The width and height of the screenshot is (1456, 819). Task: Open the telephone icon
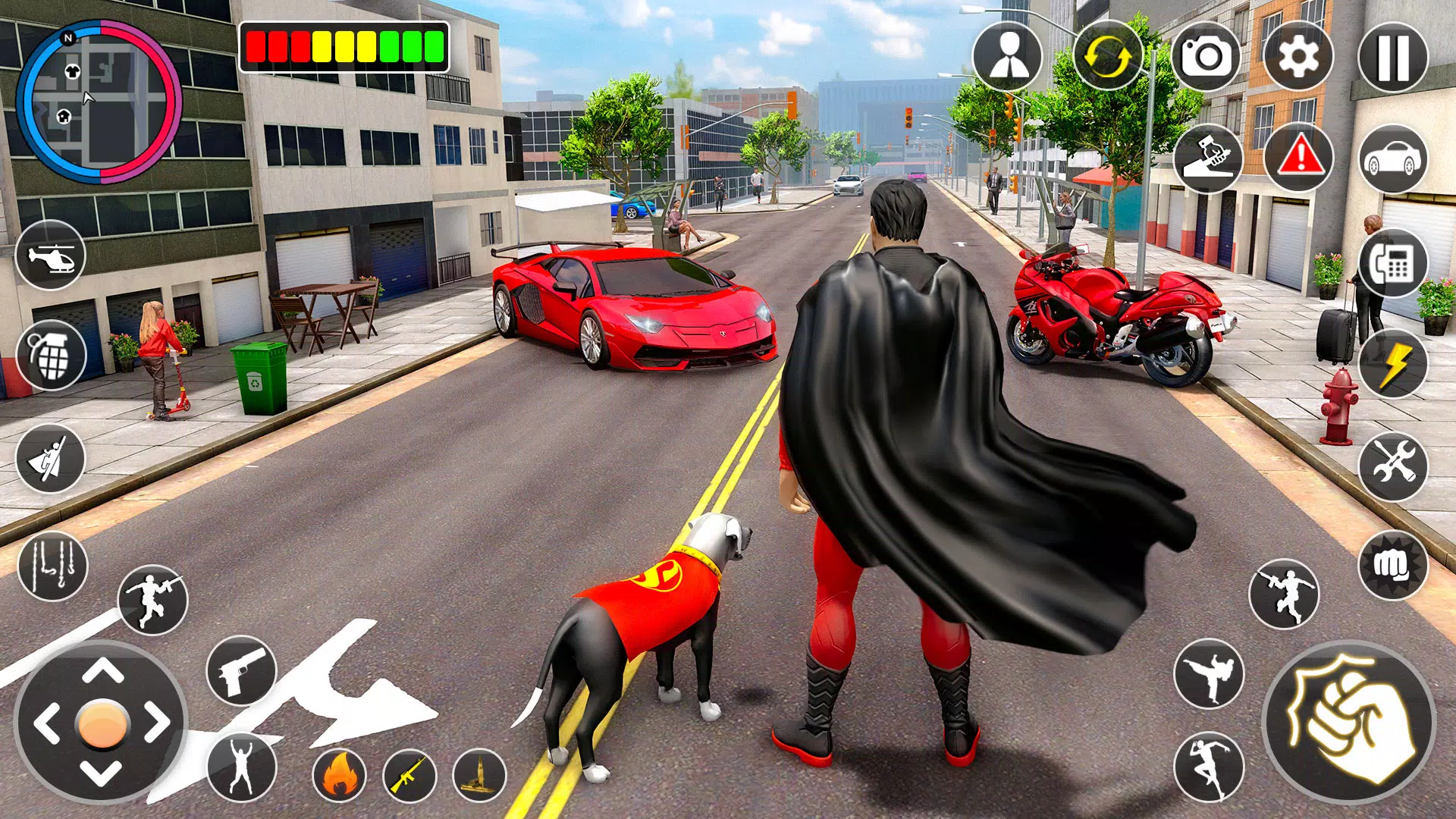pyautogui.click(x=1393, y=263)
